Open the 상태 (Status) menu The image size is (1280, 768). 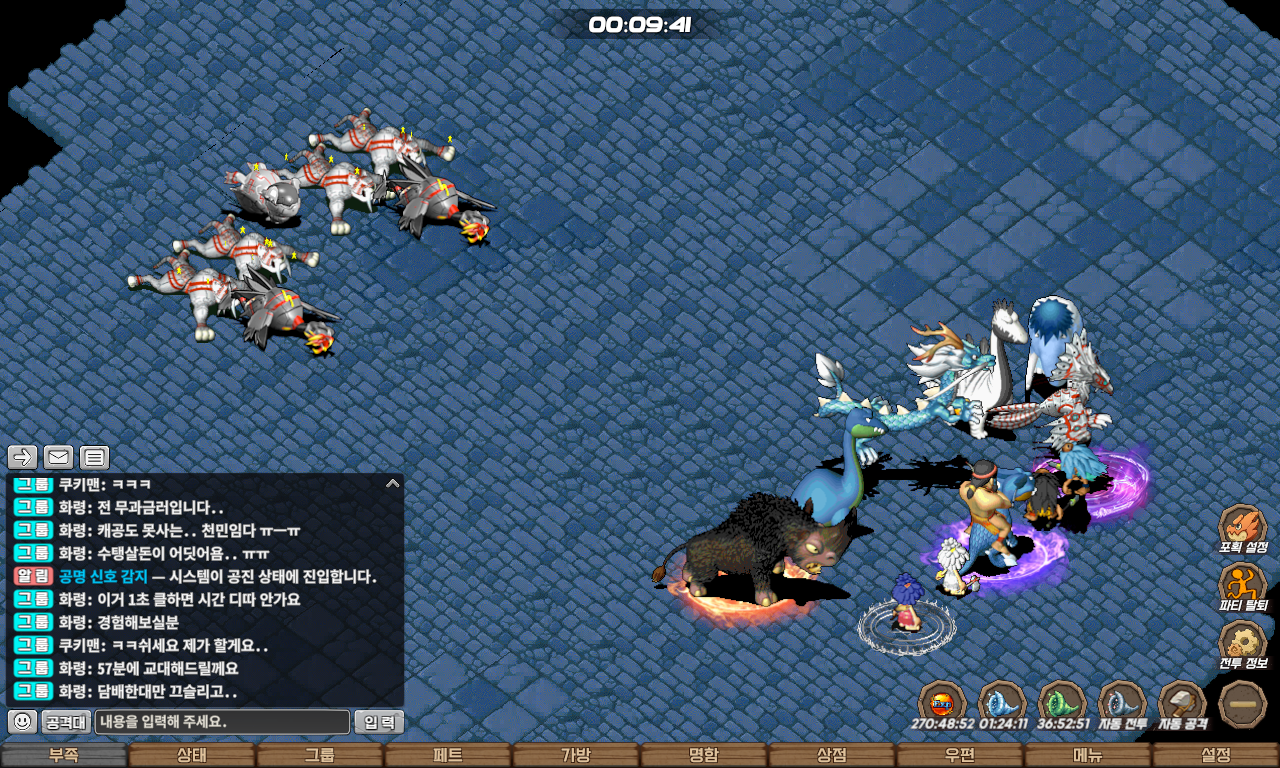click(191, 755)
